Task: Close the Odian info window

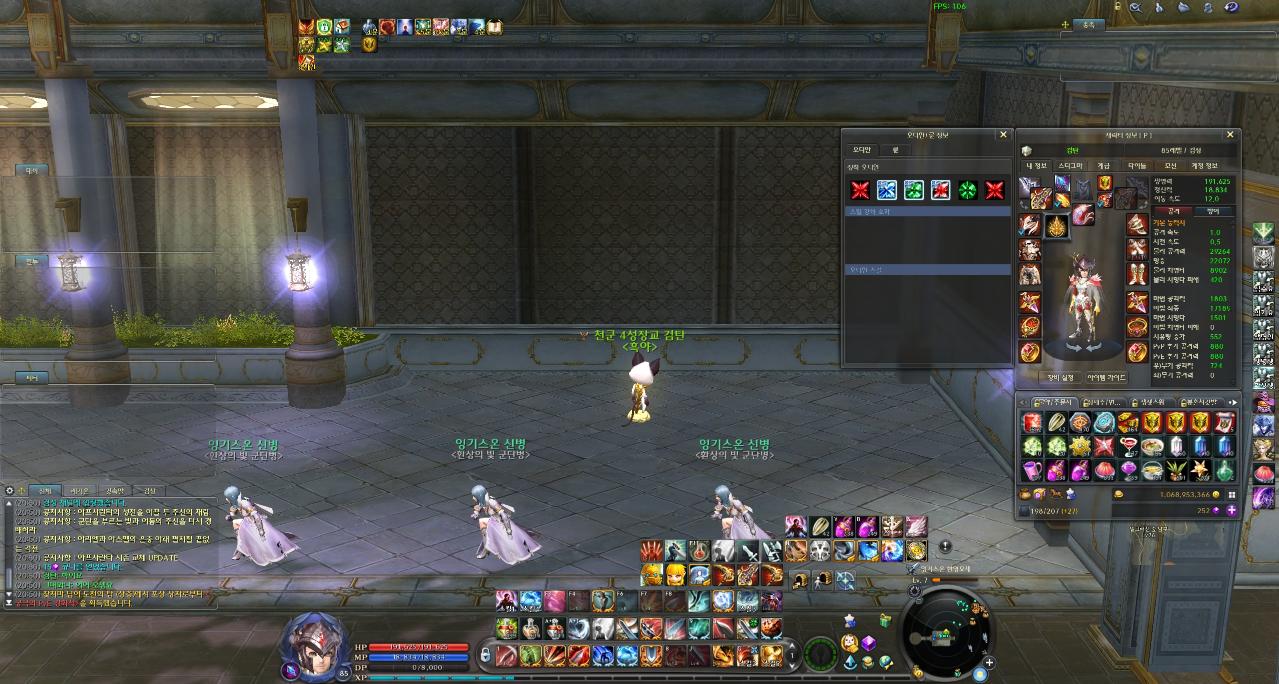Action: (1003, 134)
